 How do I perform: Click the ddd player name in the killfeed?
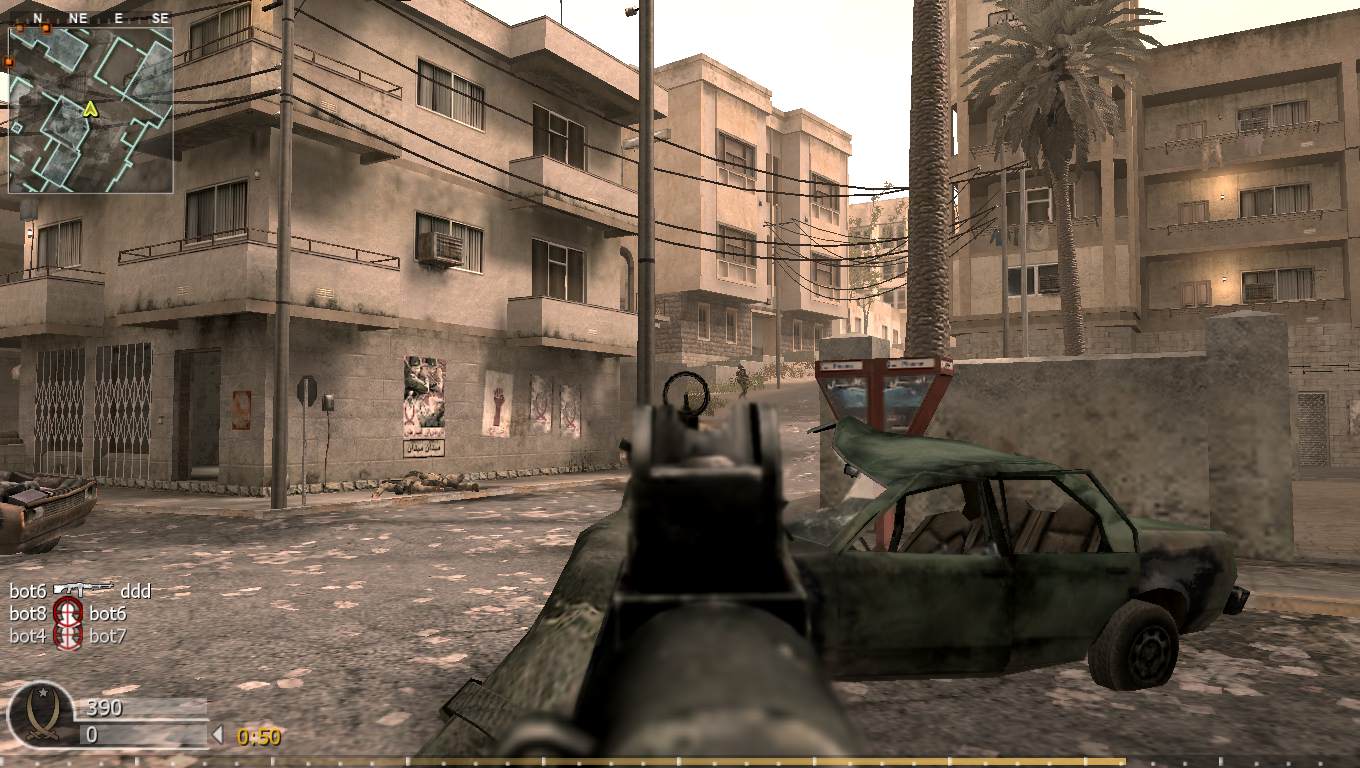coord(135,591)
